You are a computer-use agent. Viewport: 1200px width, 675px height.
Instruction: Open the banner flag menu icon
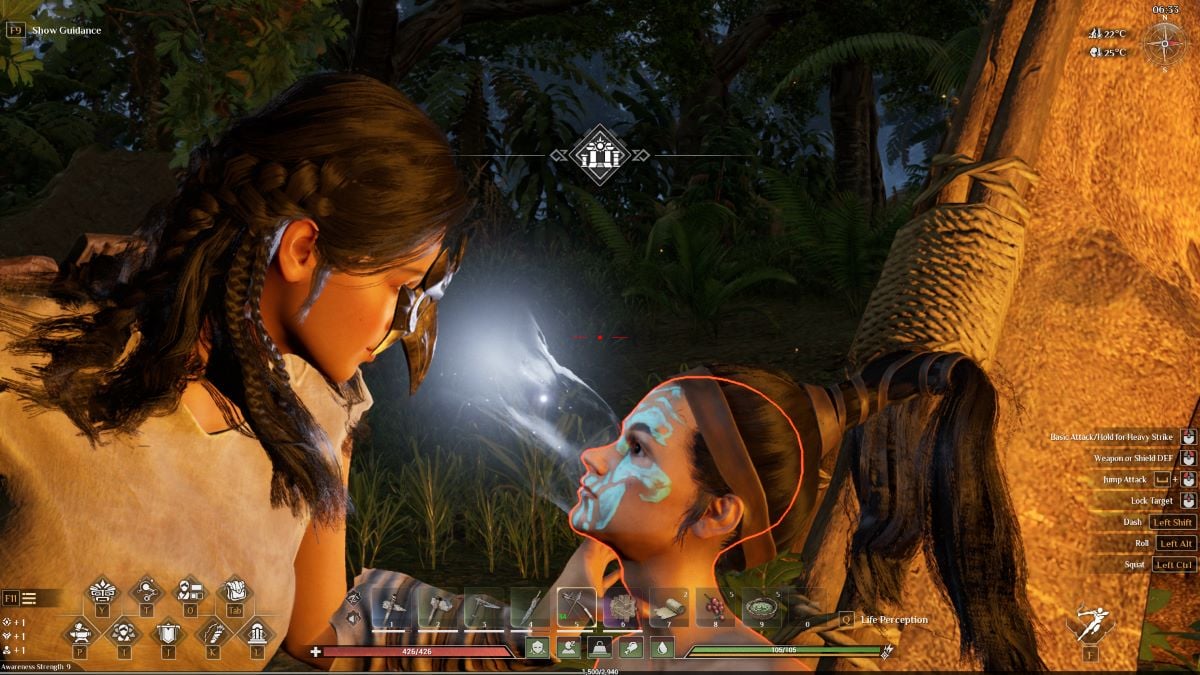[167, 632]
